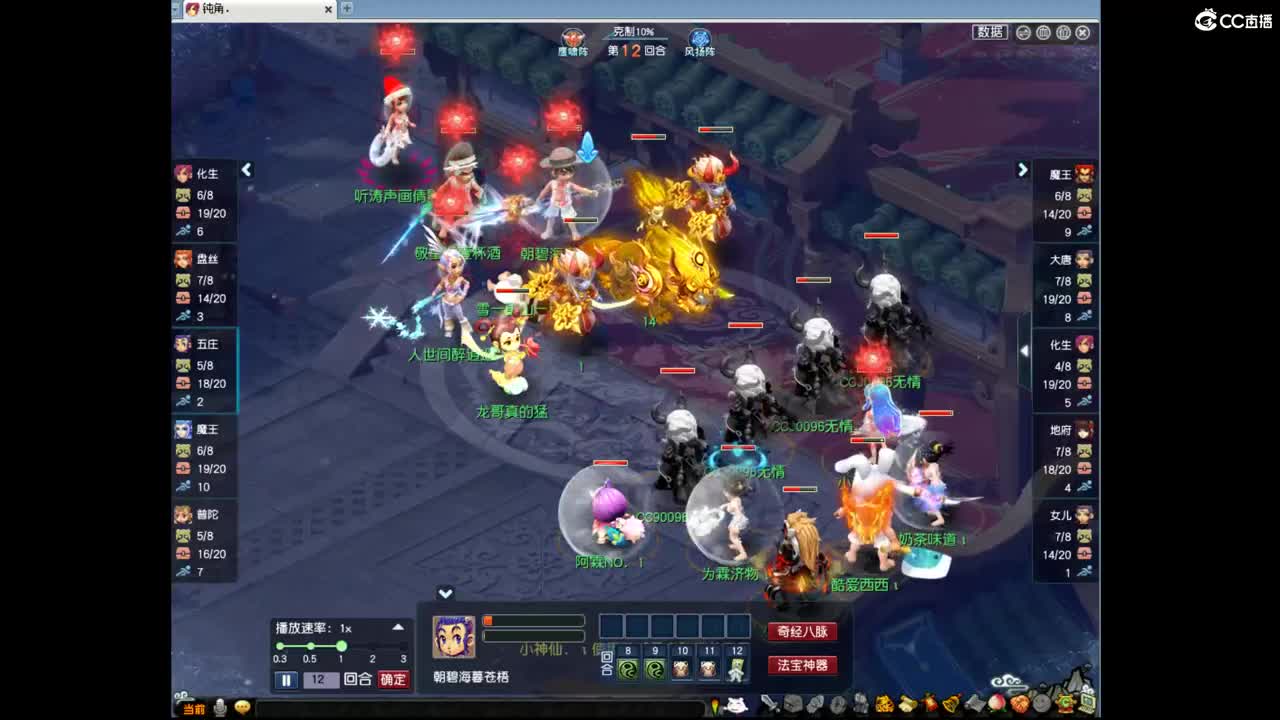Collapse the left team list with the arrow
The width and height of the screenshot is (1280, 720).
point(247,170)
